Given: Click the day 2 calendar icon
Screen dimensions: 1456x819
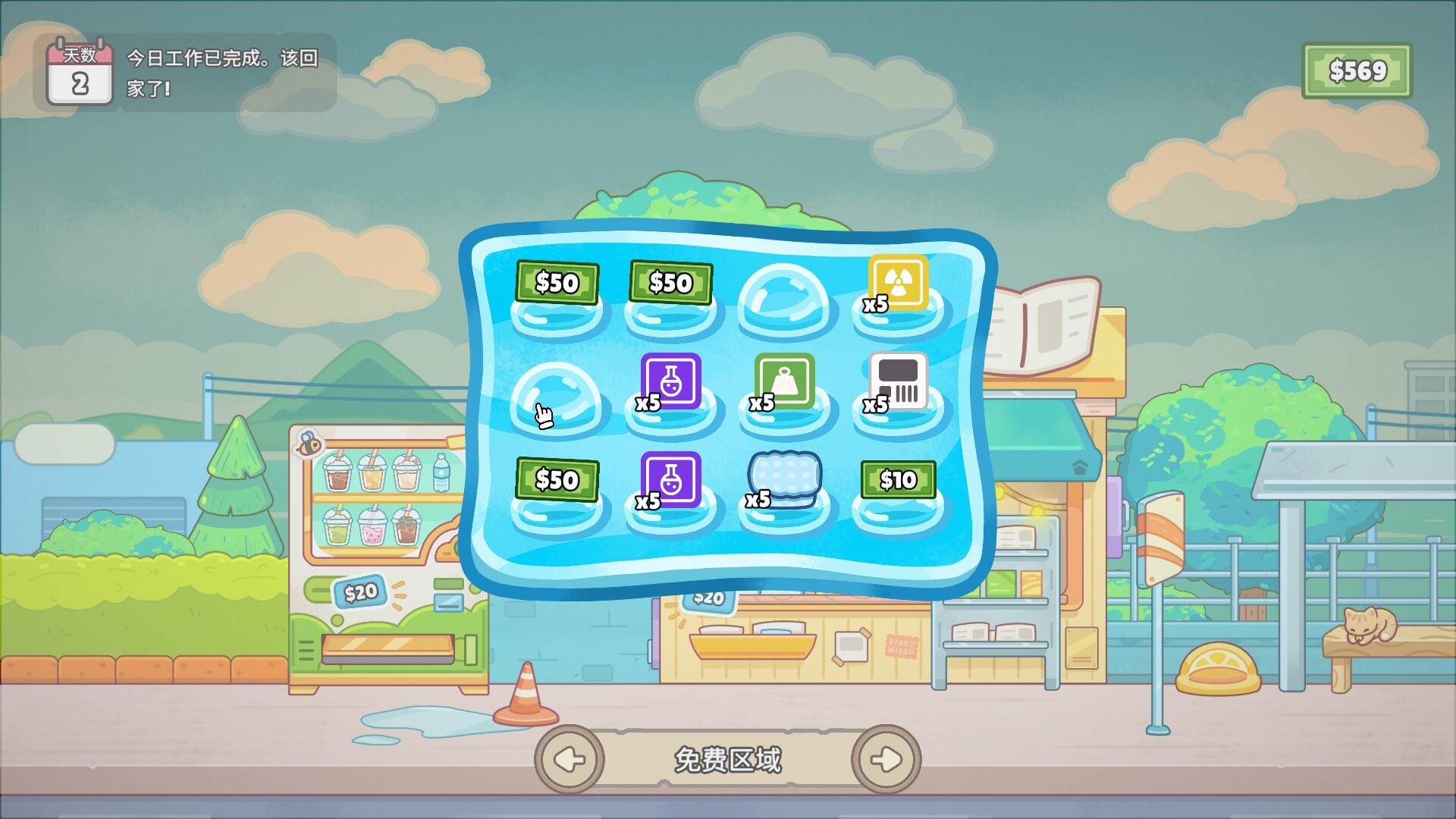Looking at the screenshot, I should [78, 71].
